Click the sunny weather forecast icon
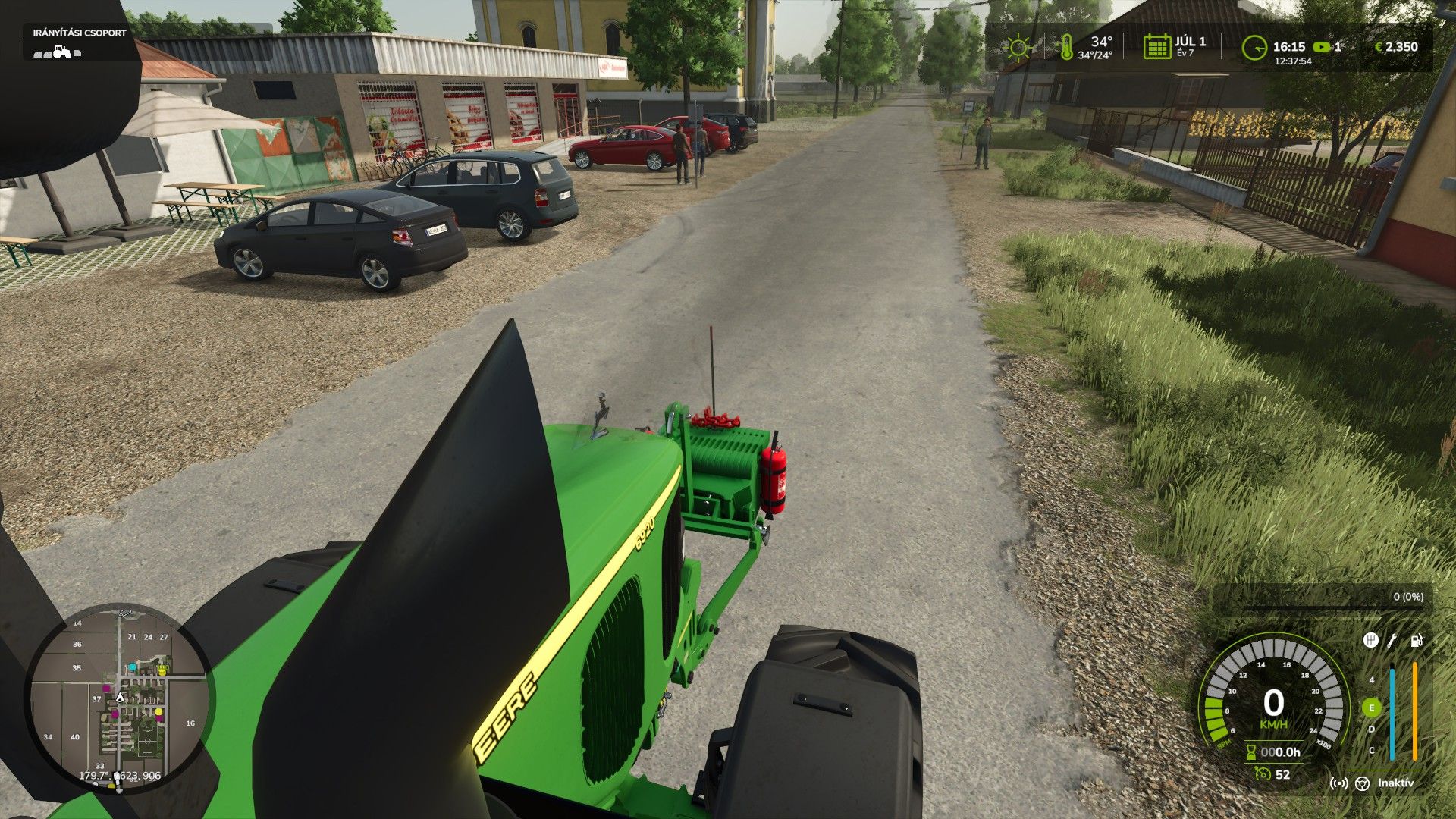The height and width of the screenshot is (819, 1456). 1019,47
